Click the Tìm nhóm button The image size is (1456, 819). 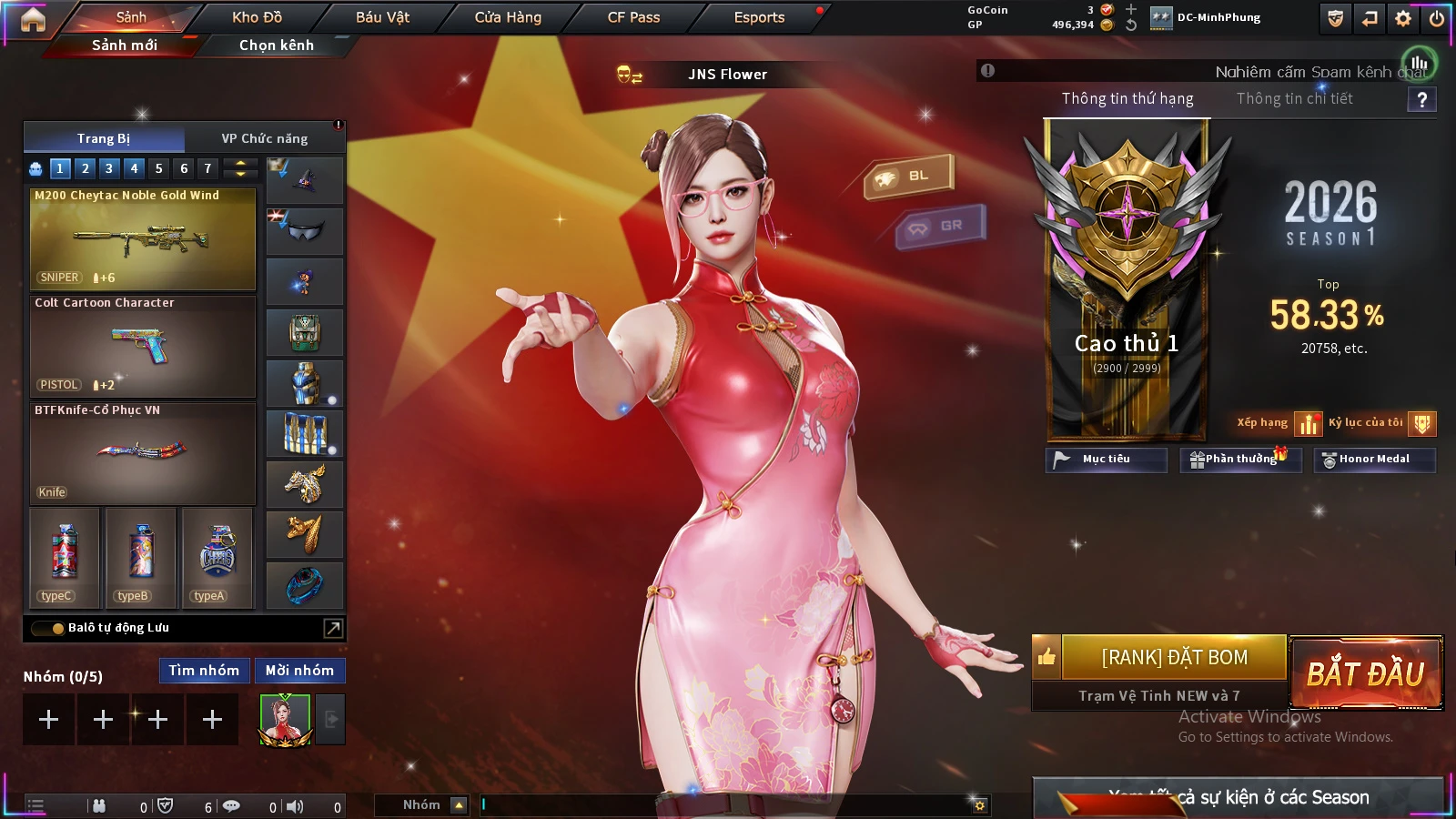coord(204,671)
